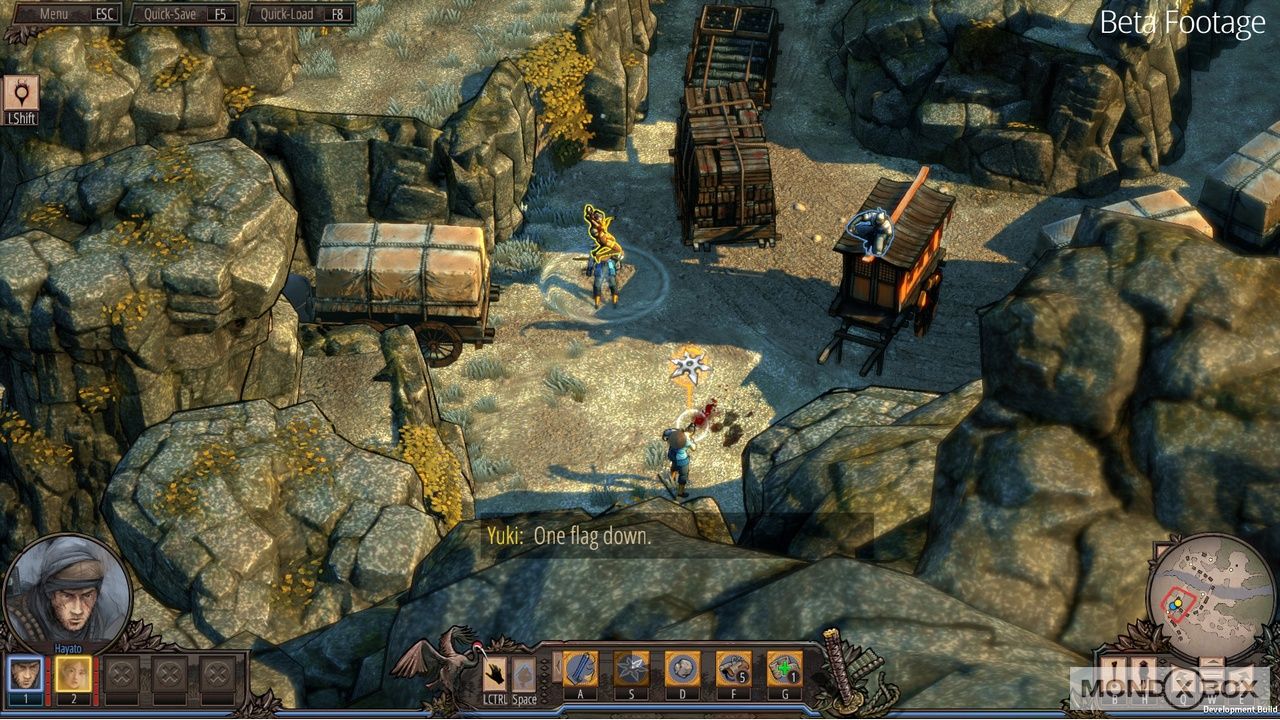Switch to Yuki's portrait slot
Viewport: 1280px width, 720px height.
73,674
